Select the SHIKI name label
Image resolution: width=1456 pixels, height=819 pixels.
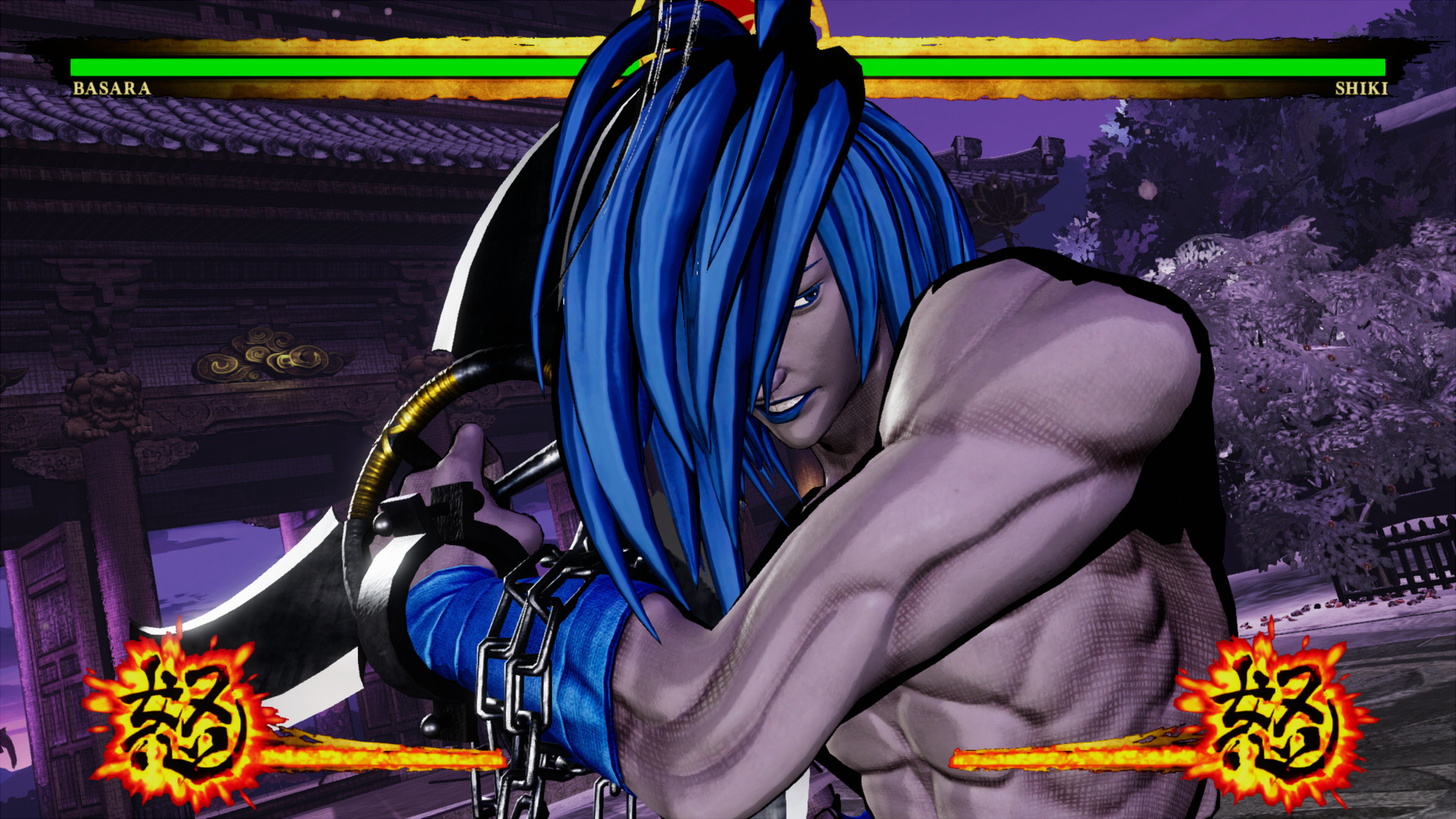(1360, 89)
